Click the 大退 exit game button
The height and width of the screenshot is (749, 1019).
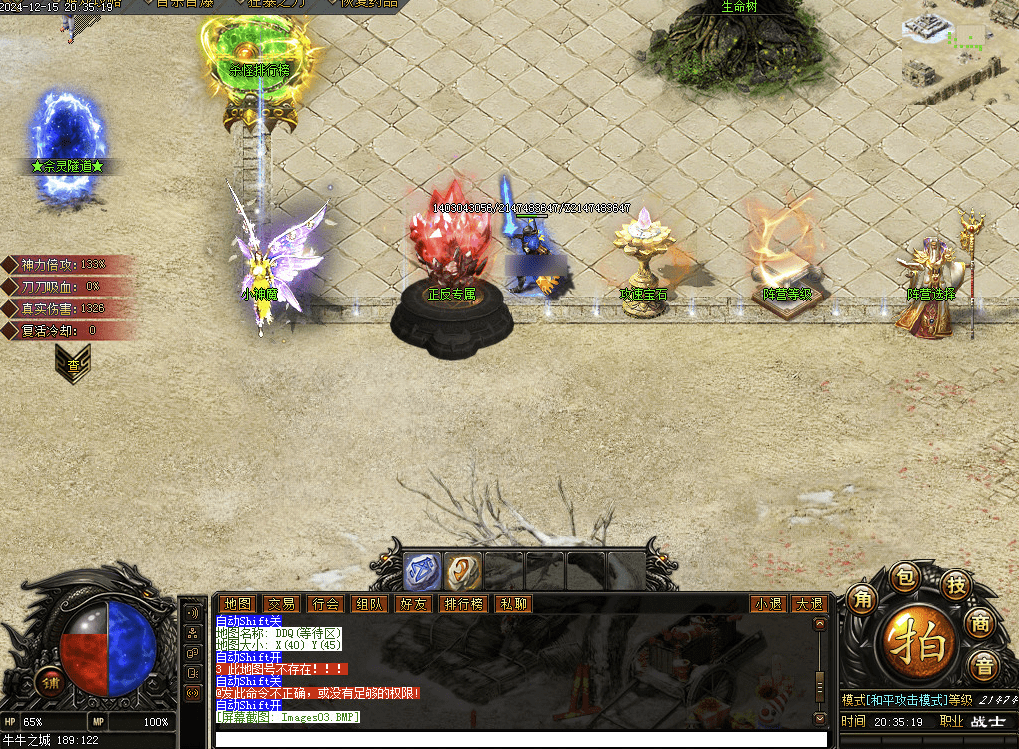[807, 604]
